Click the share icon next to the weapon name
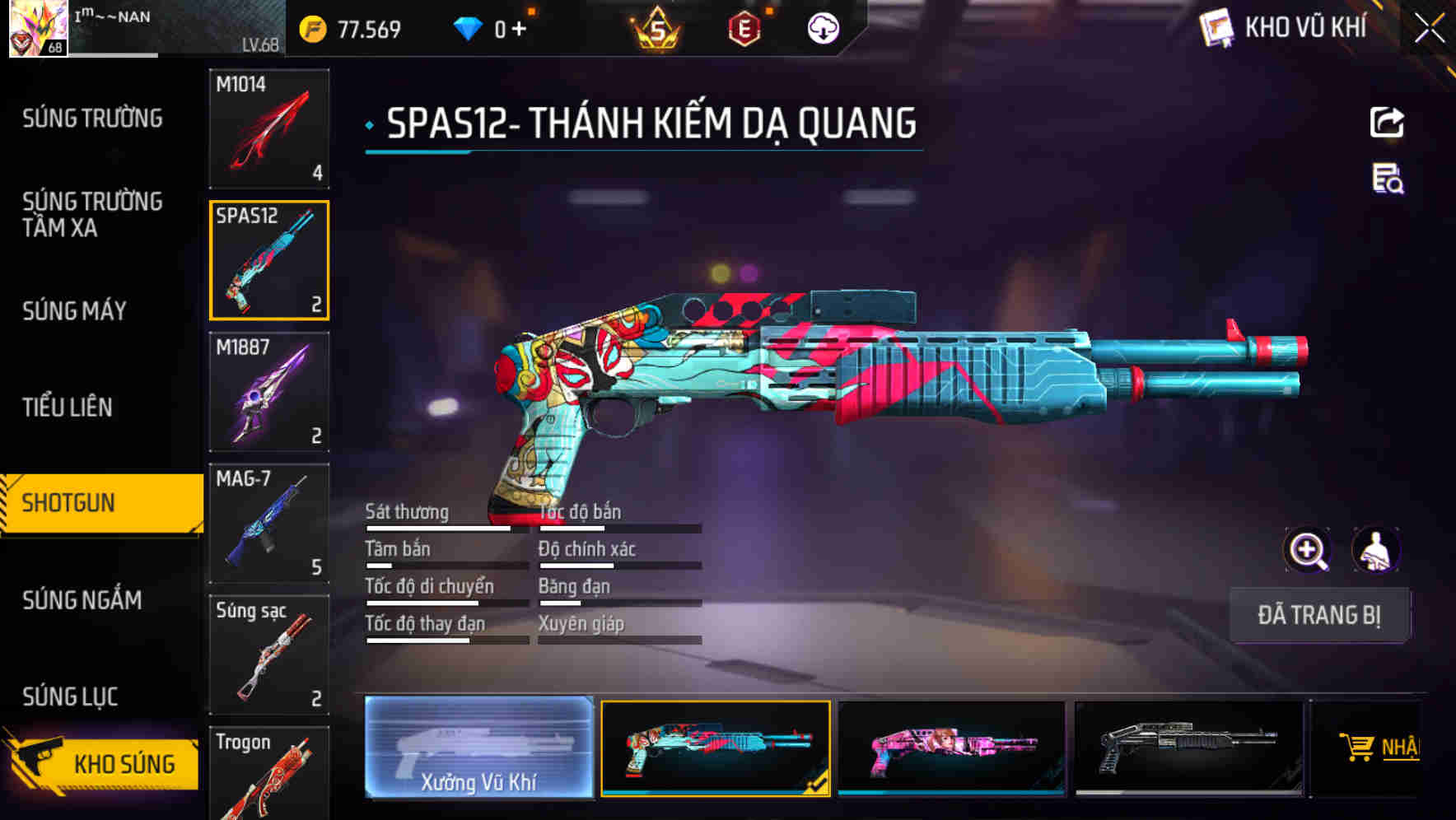 (1388, 122)
